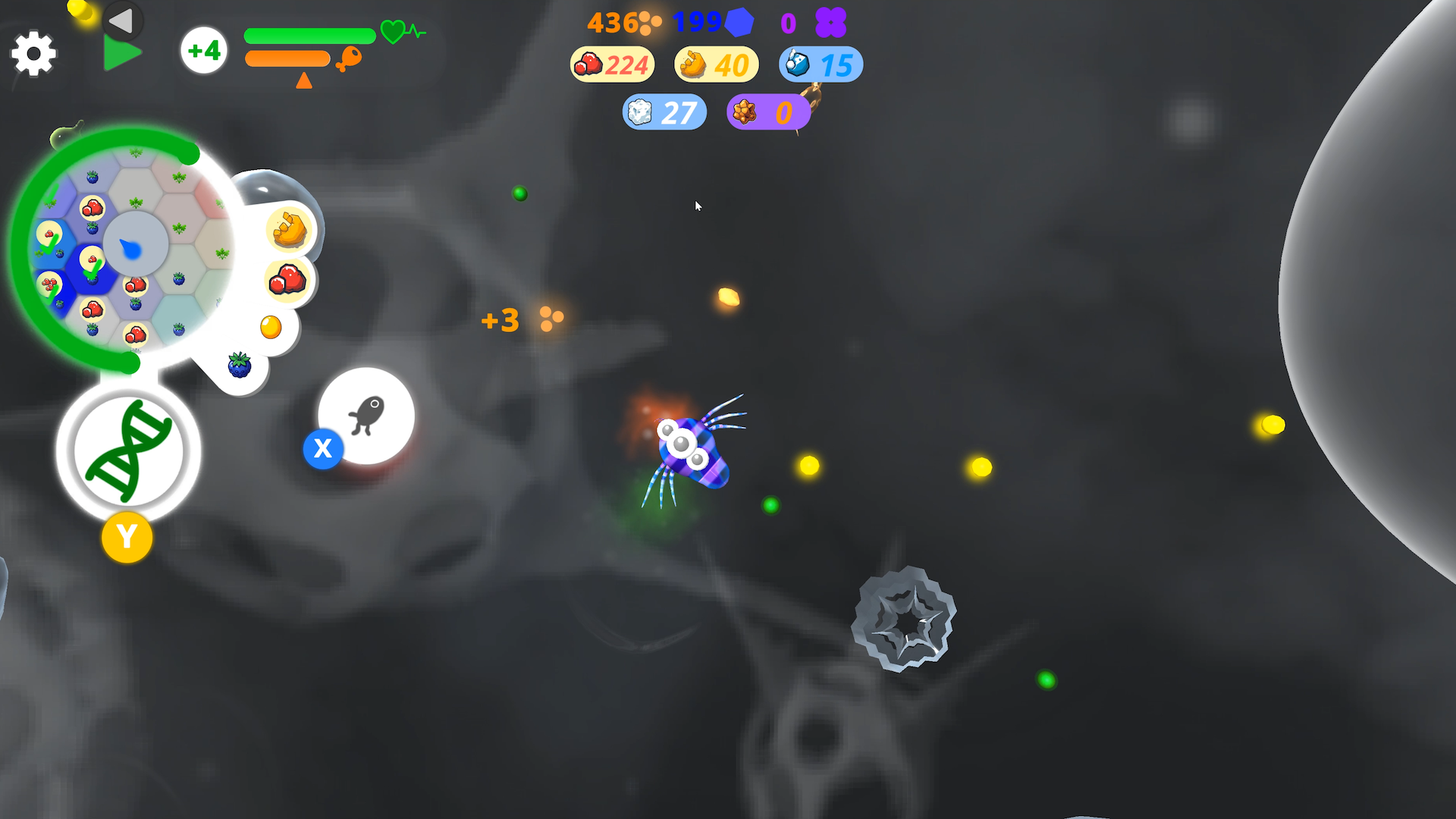This screenshot has width=1456, height=819.
Task: Click the orange hunger bar
Action: [x=286, y=57]
